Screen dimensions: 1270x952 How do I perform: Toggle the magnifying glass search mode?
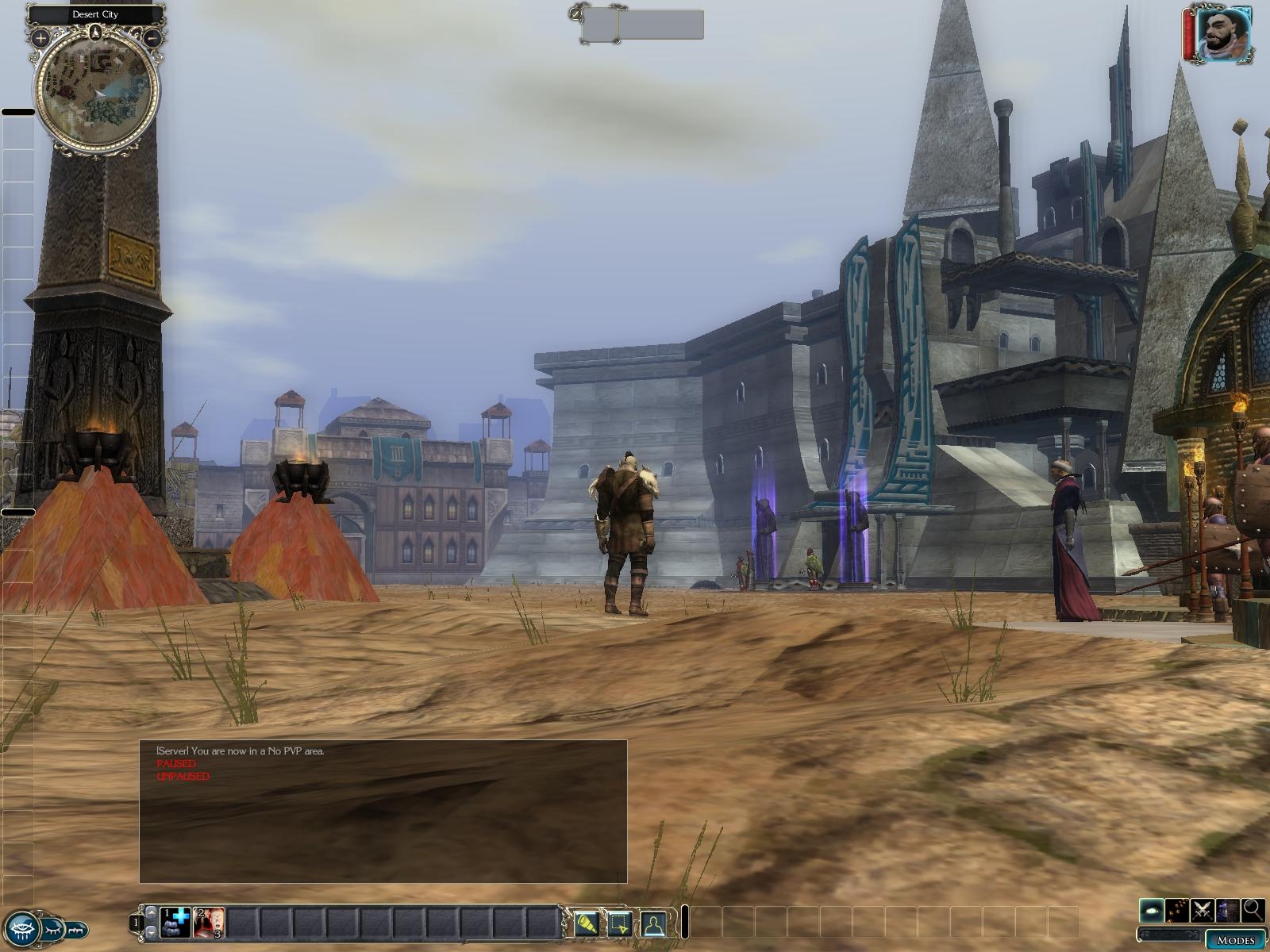point(1253,910)
